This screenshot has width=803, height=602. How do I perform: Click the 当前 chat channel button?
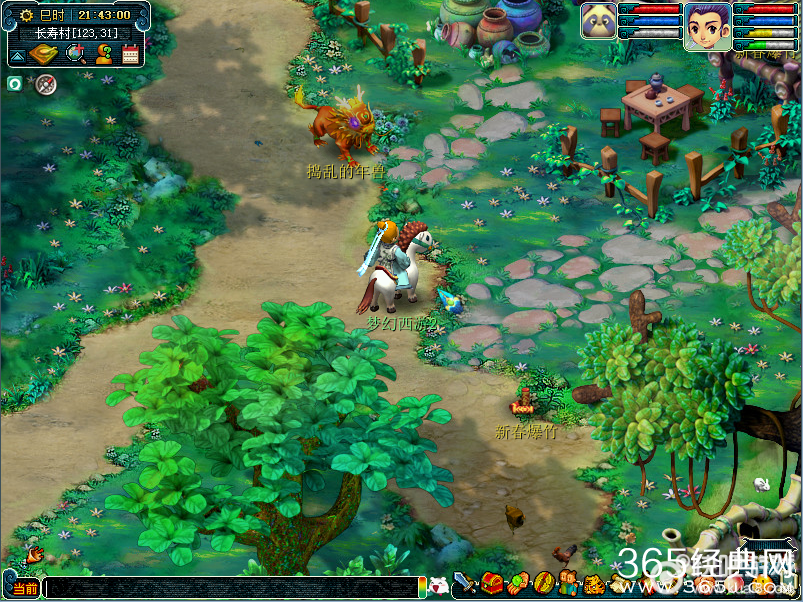point(22,588)
